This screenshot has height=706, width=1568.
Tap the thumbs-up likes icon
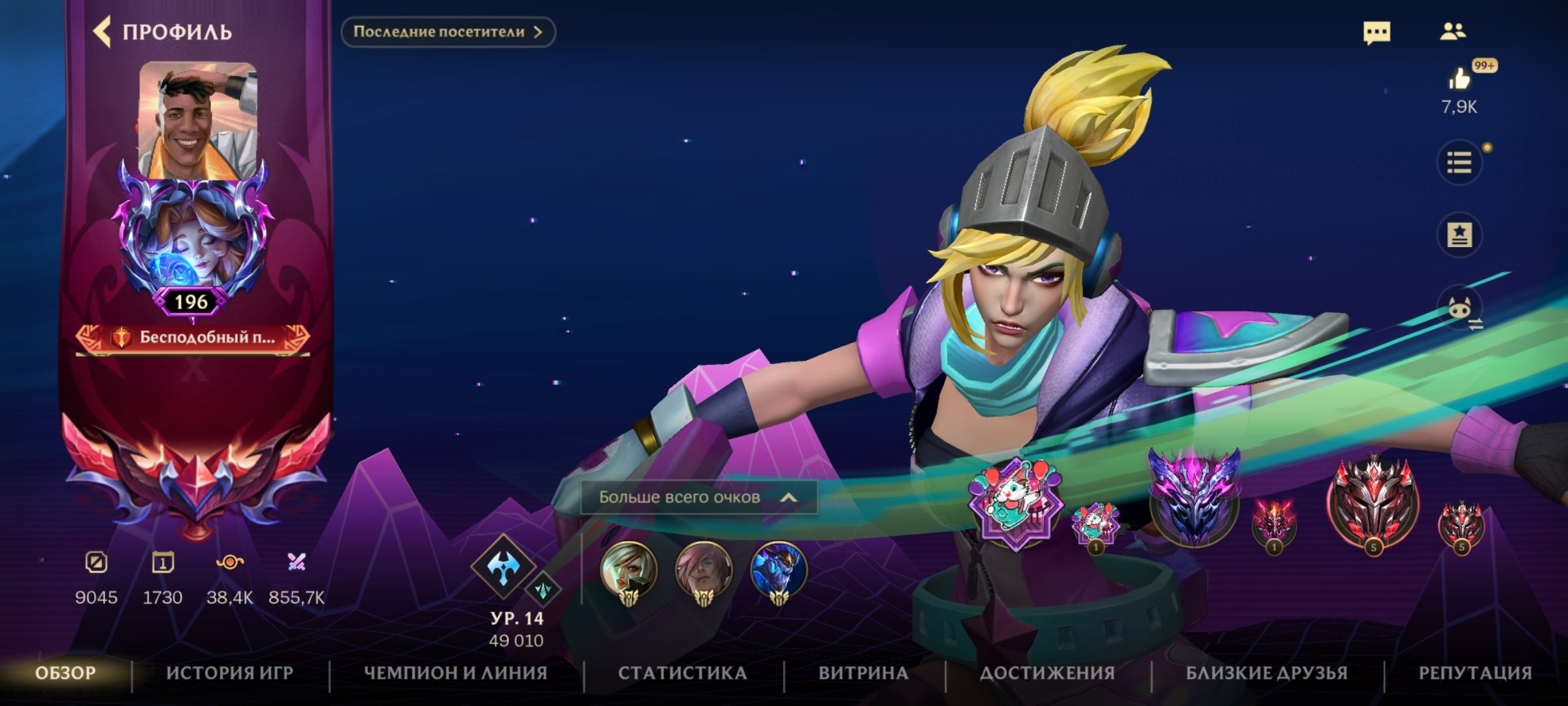(1459, 80)
